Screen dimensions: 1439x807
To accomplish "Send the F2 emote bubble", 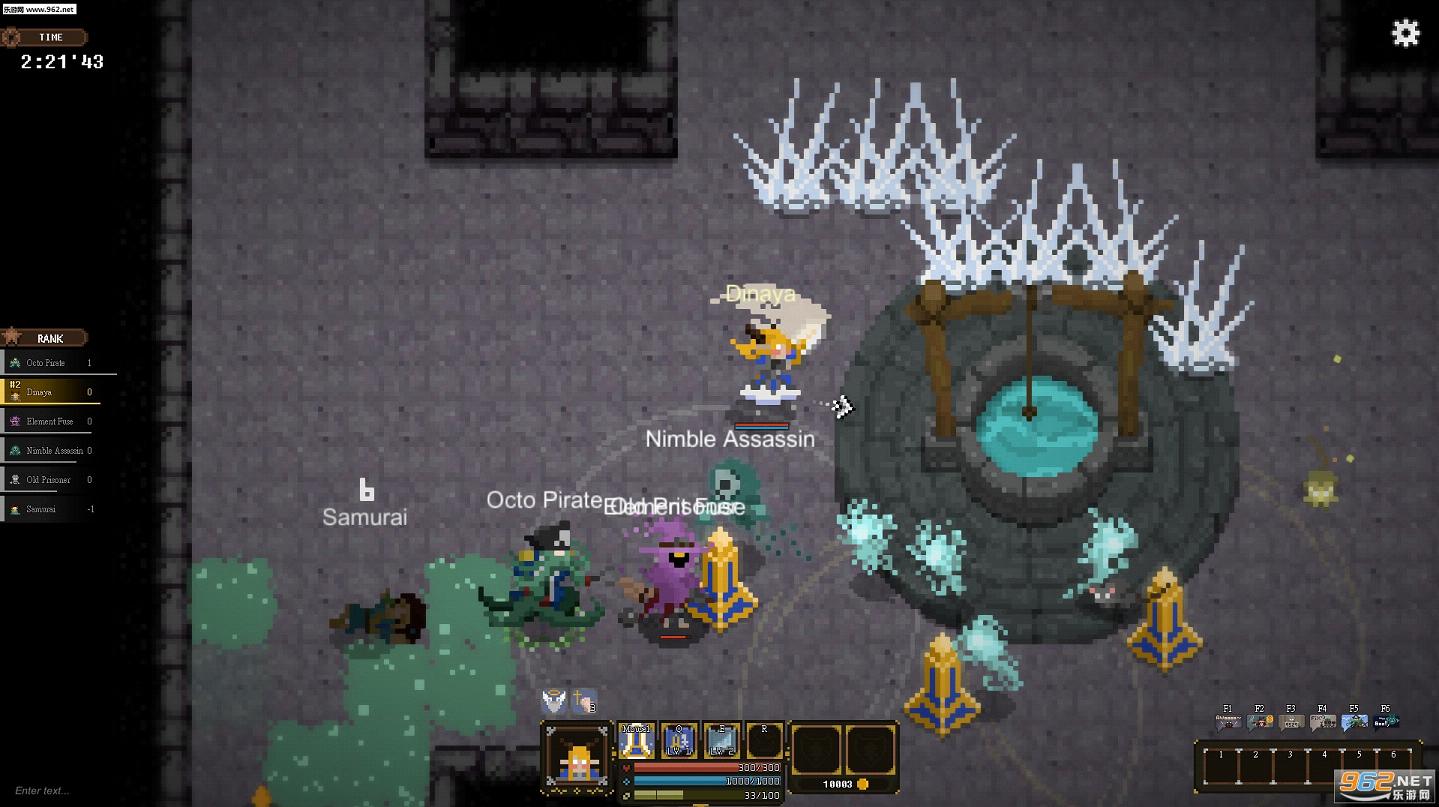I will tap(1260, 721).
